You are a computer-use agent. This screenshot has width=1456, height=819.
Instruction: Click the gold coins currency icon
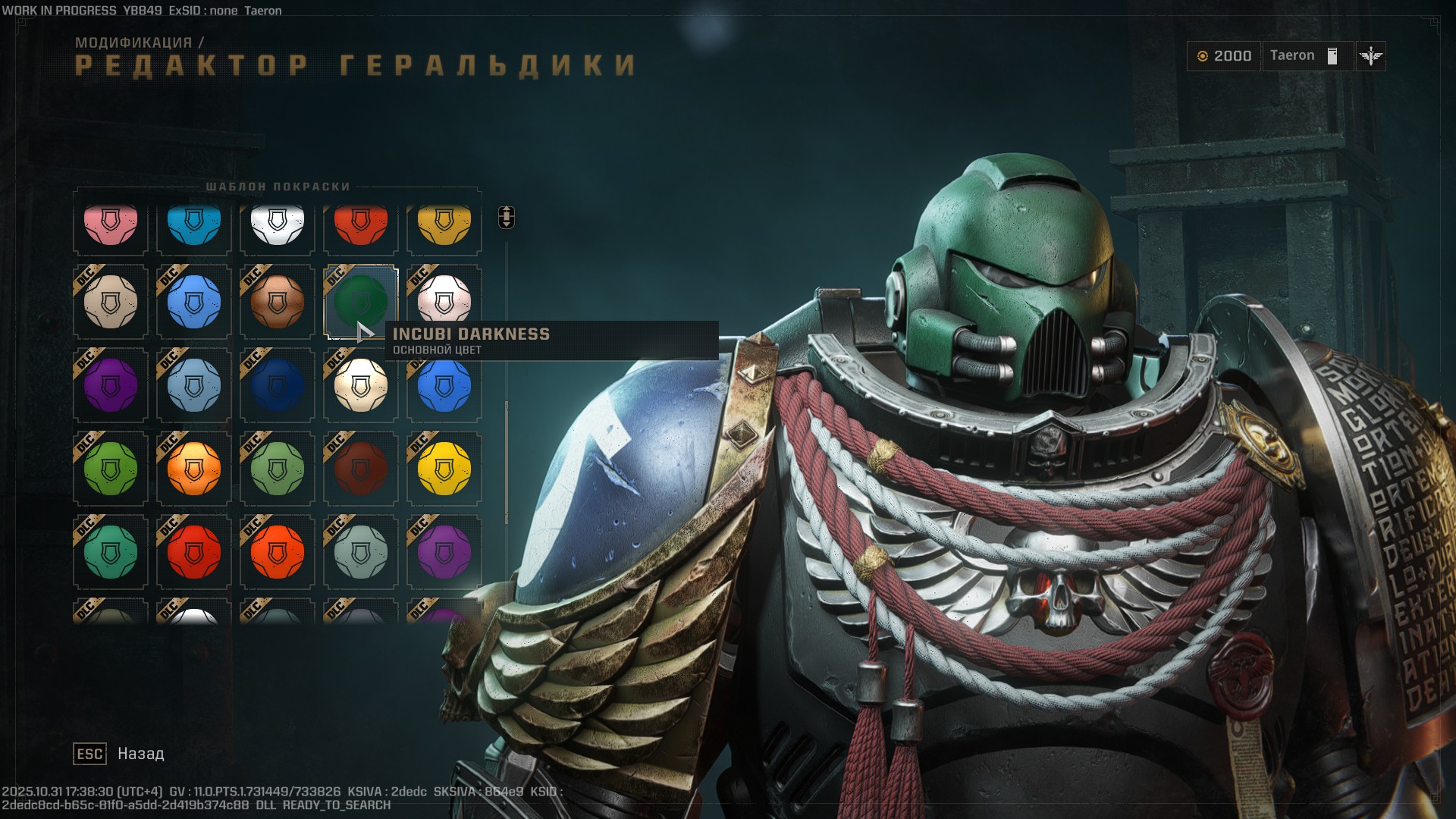tap(1203, 55)
